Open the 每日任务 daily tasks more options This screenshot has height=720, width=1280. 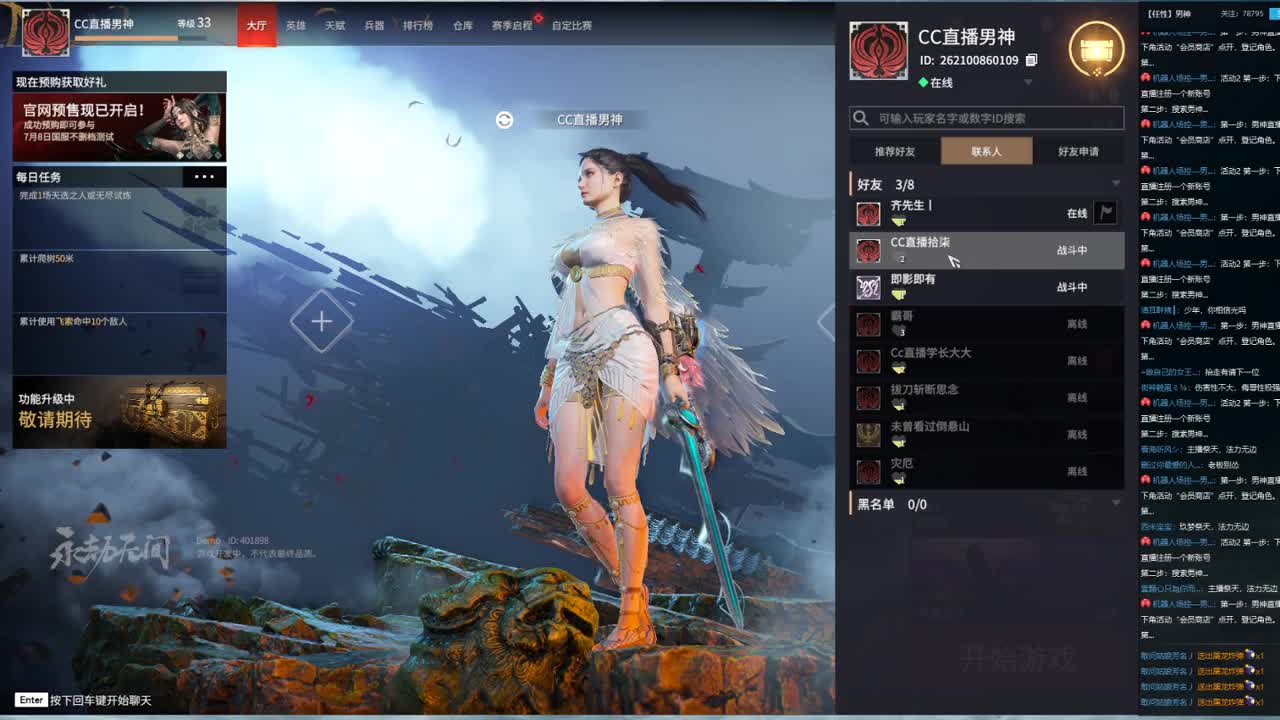204,177
